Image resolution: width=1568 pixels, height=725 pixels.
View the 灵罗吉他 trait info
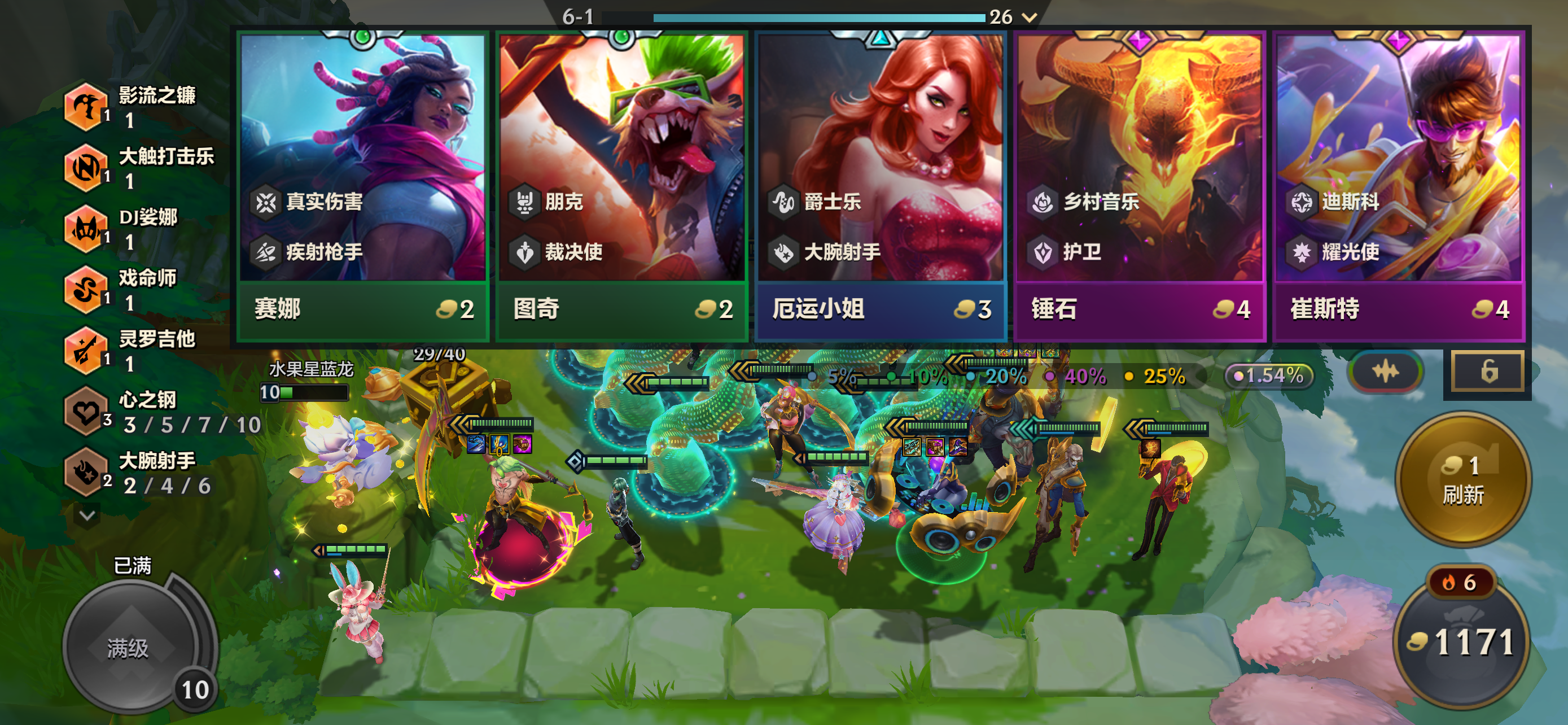click(86, 350)
